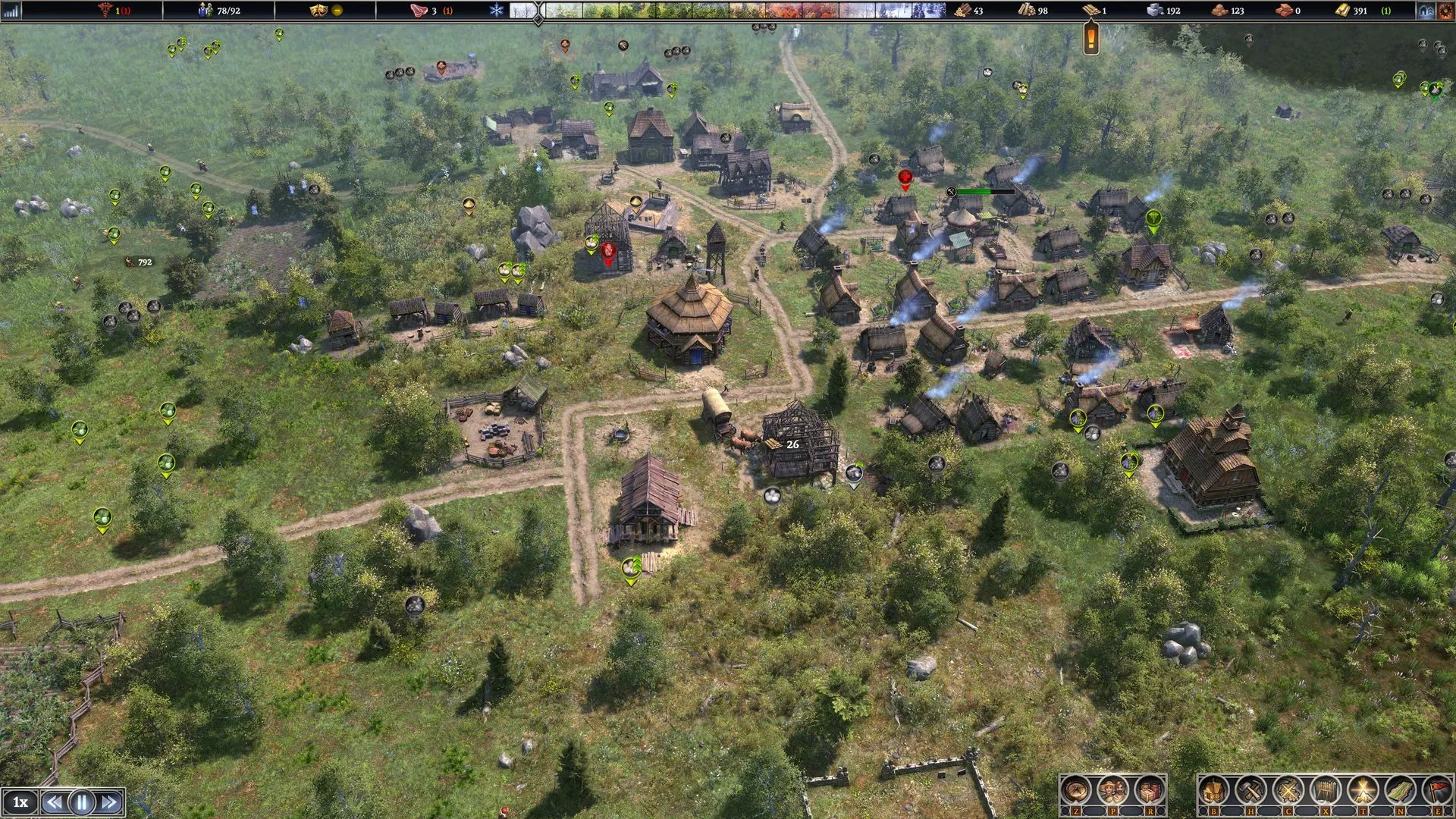The height and width of the screenshot is (819, 1456).
Task: Slow down the game speed
Action: click(x=53, y=802)
